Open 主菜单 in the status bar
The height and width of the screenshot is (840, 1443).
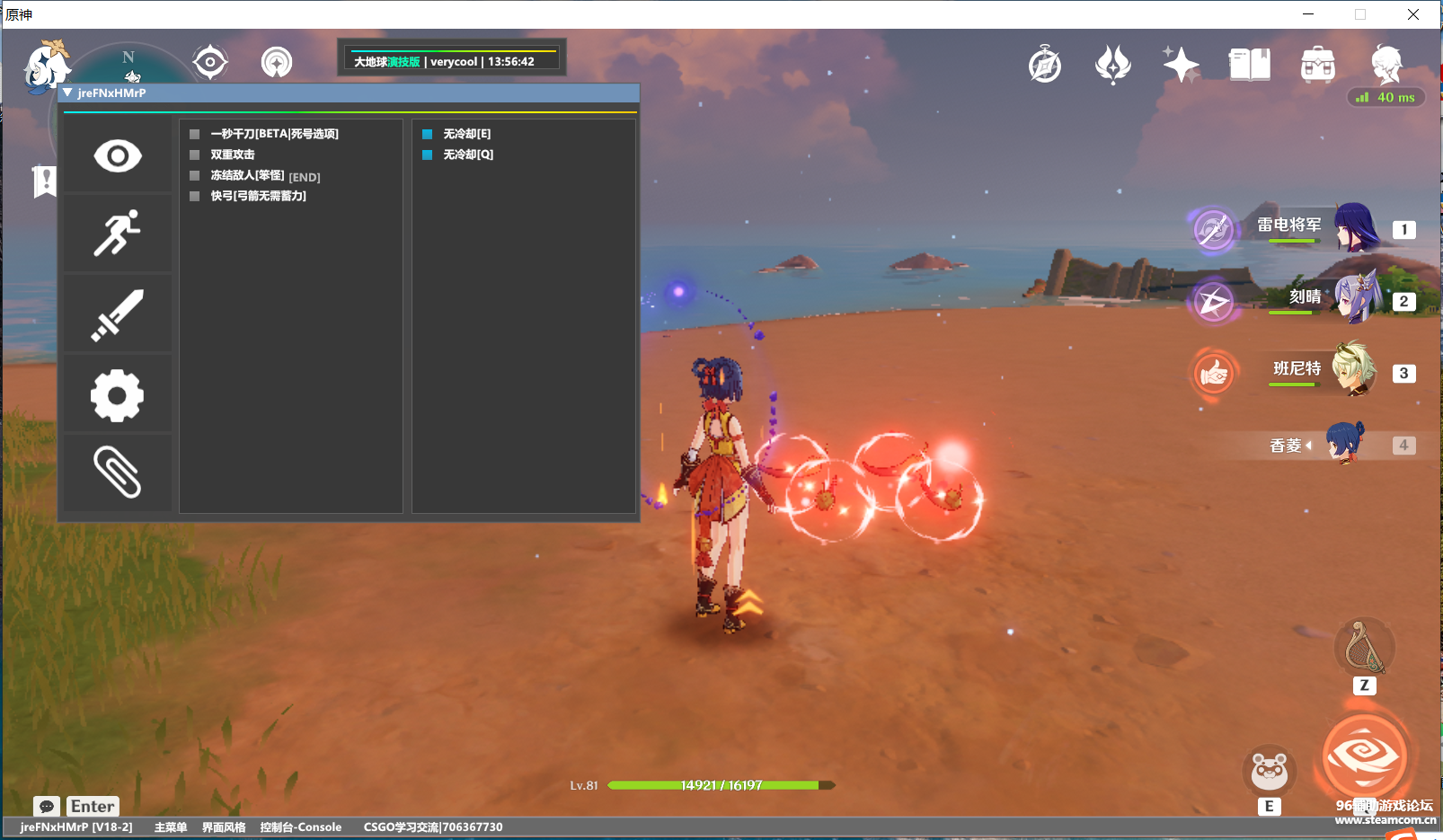click(169, 827)
